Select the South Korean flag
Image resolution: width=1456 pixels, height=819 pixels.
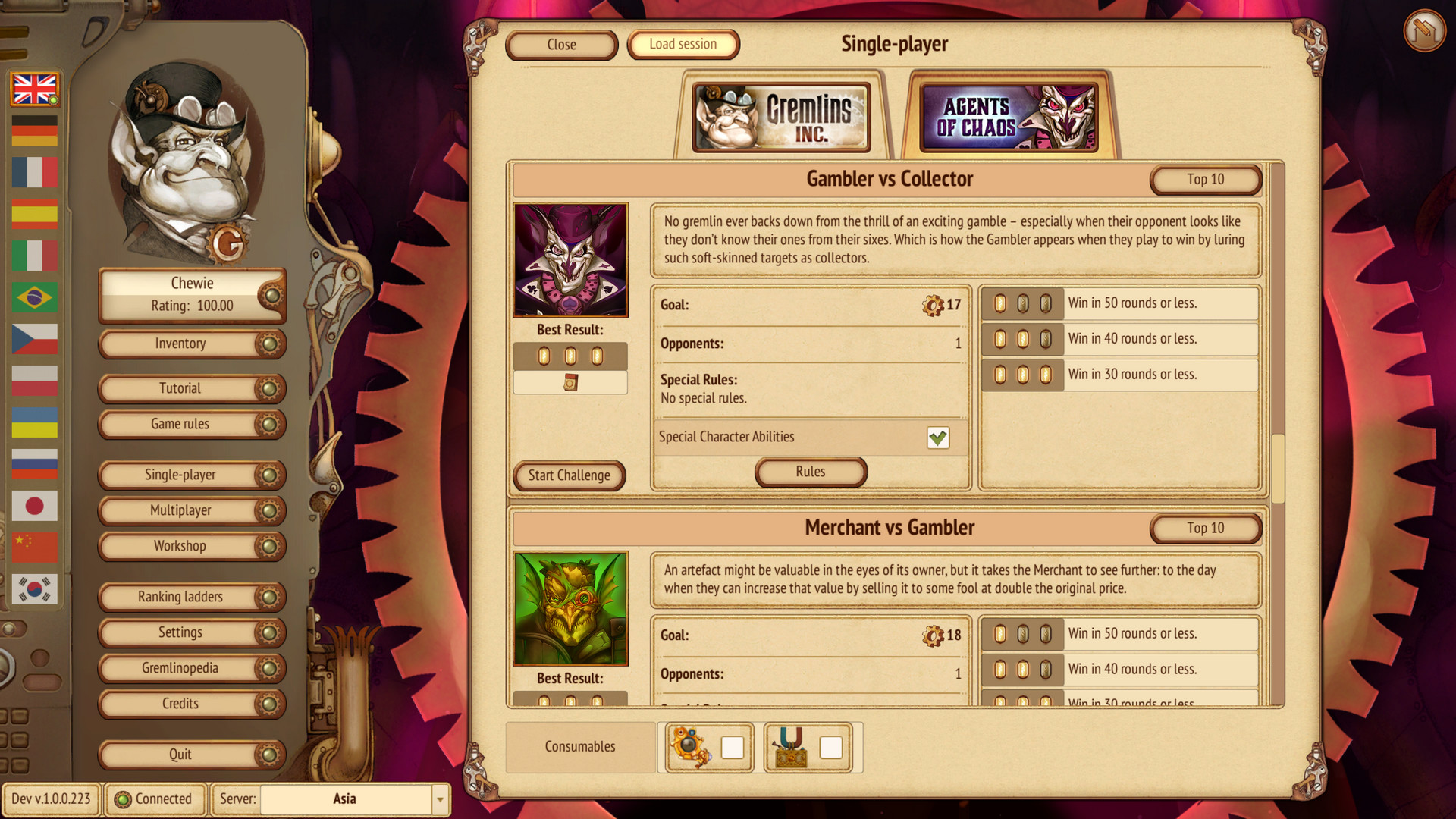(34, 588)
